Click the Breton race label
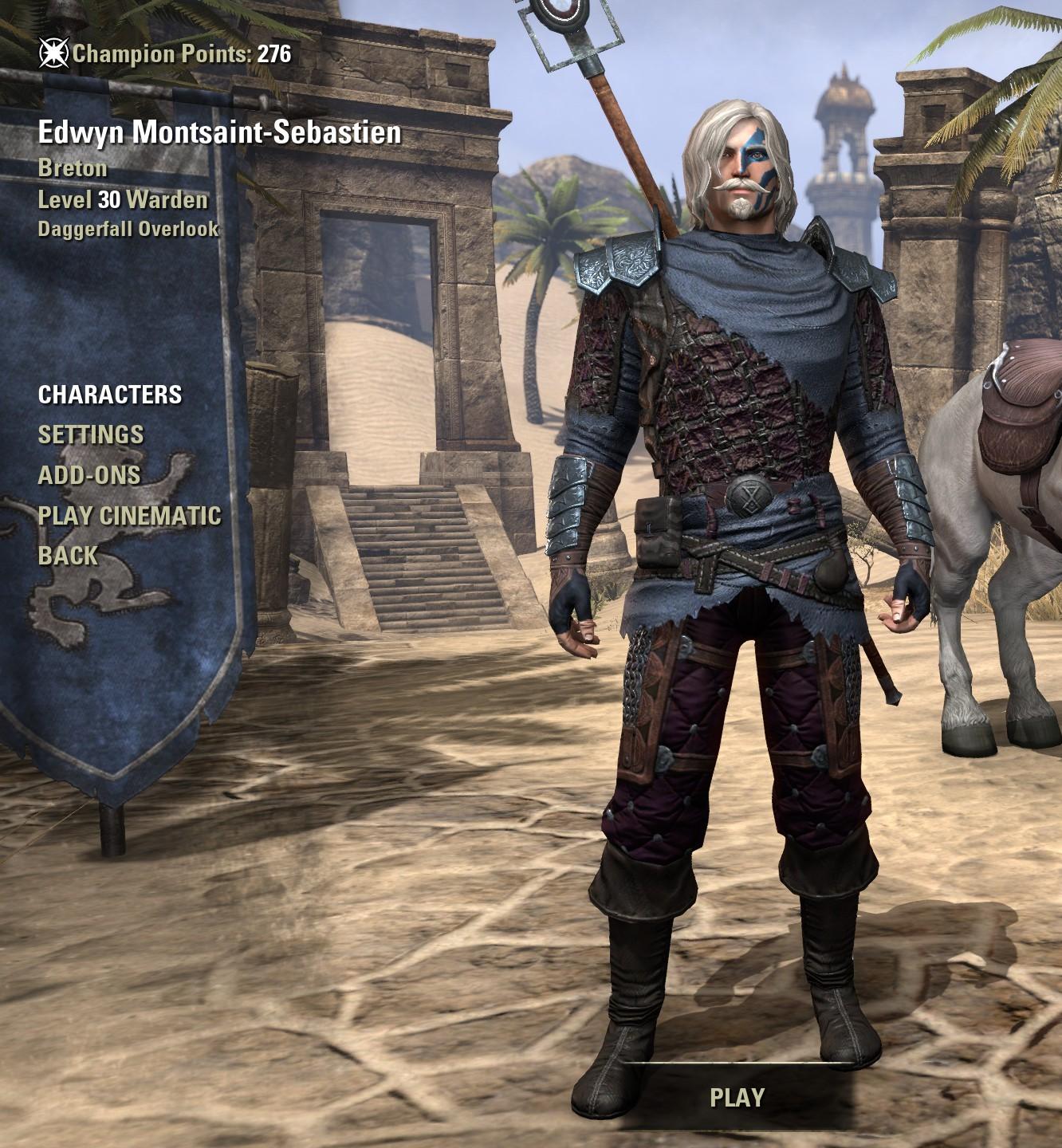 [69, 170]
